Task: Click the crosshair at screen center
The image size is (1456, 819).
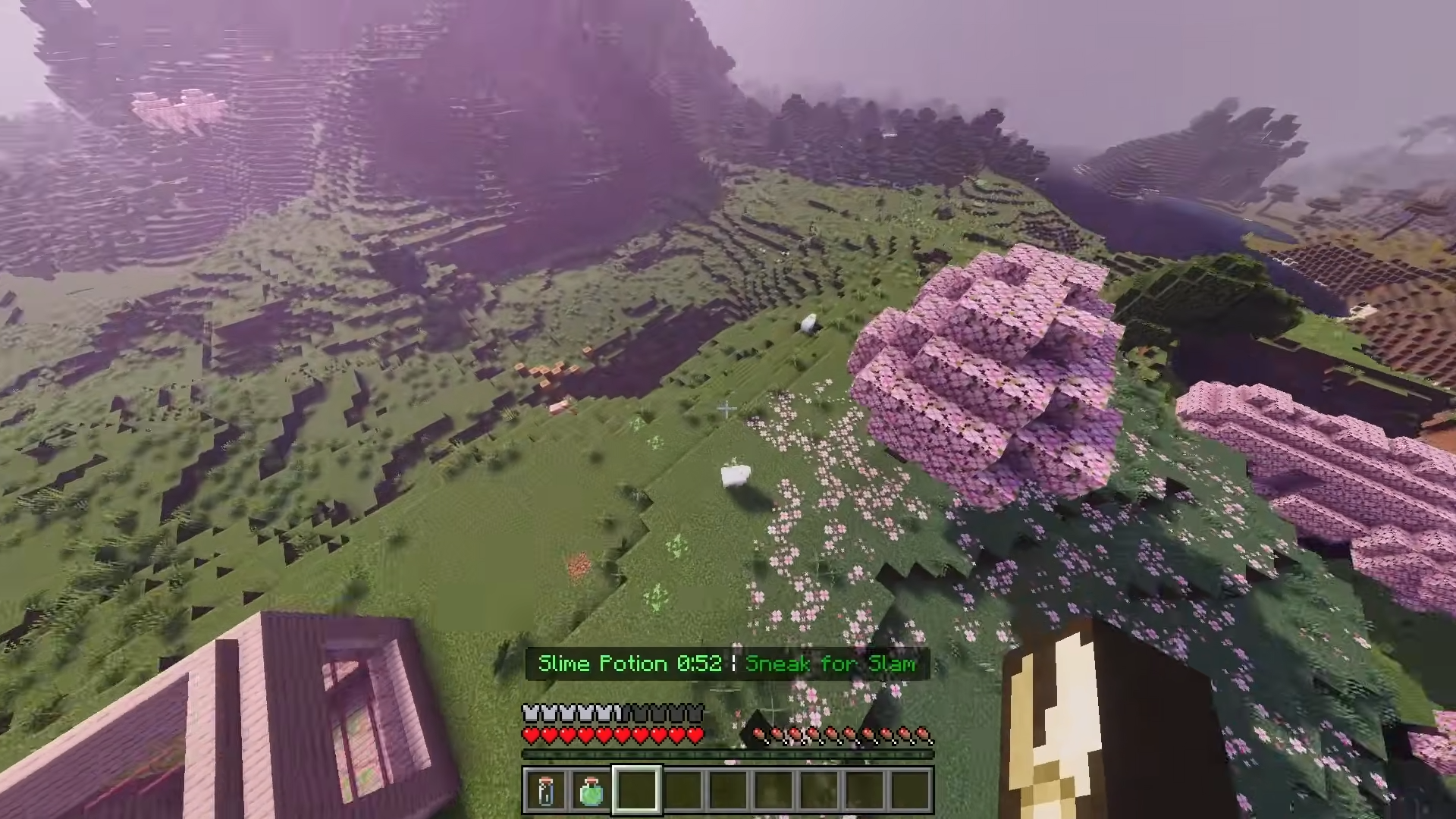Action: pyautogui.click(x=726, y=409)
